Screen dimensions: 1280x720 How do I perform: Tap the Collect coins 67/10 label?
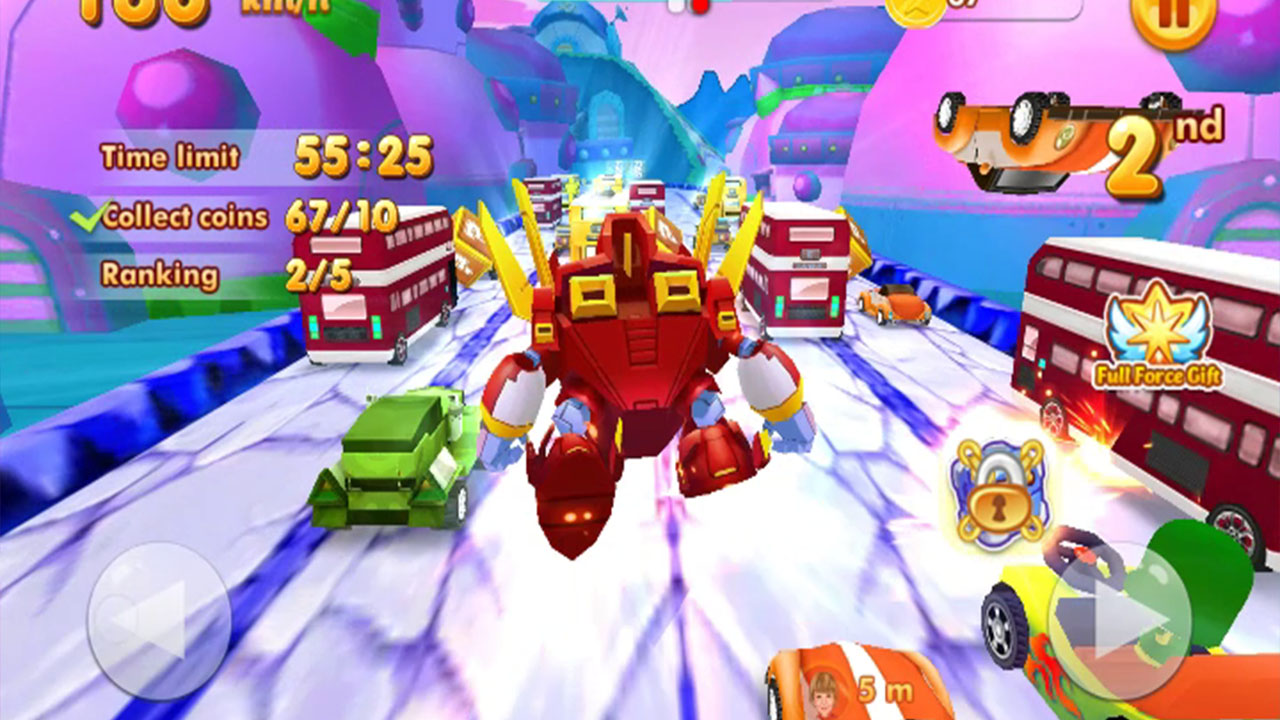tap(250, 214)
